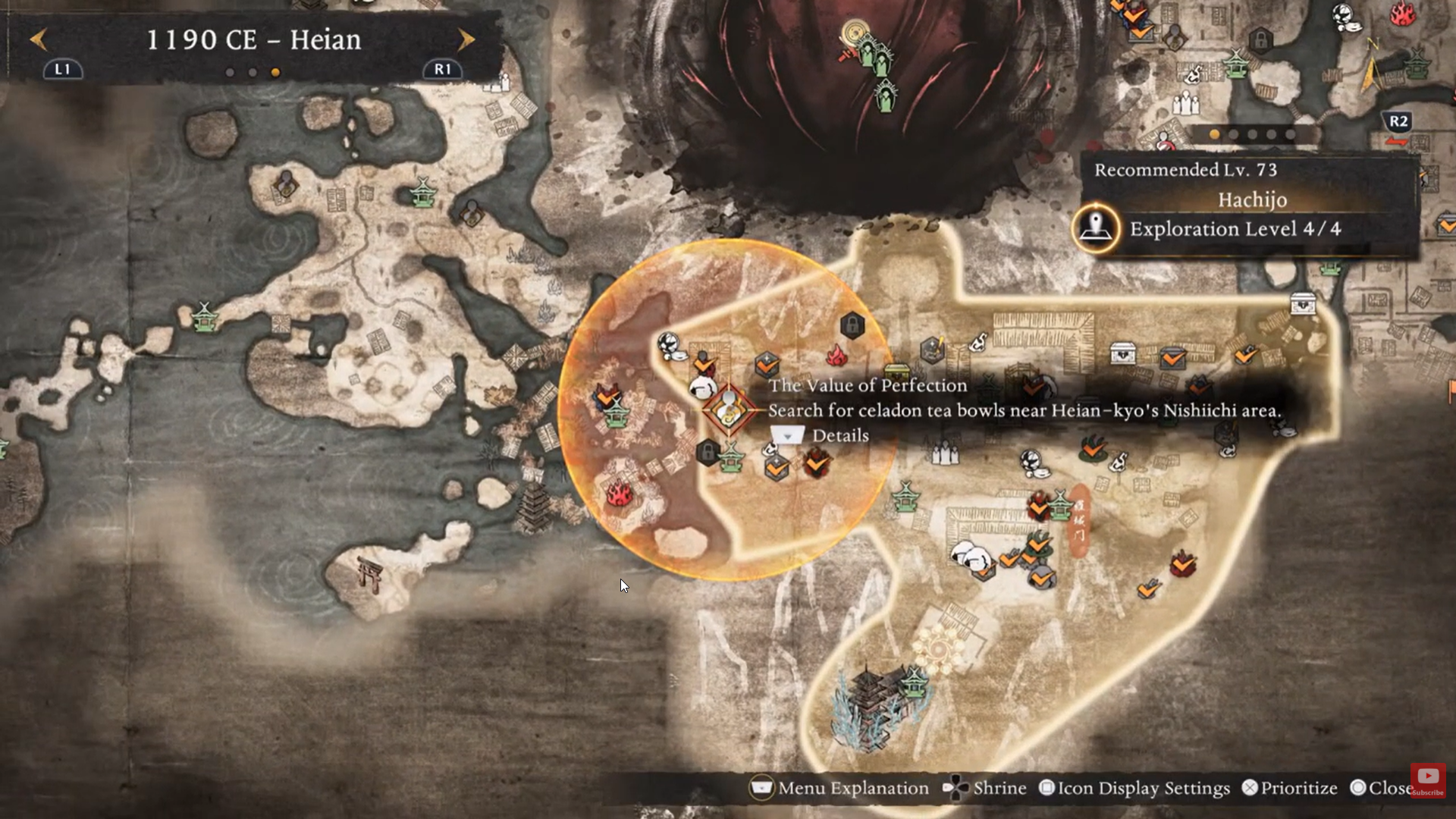Select The Value of Perfection quest marker
The image size is (1456, 819).
[x=728, y=409]
